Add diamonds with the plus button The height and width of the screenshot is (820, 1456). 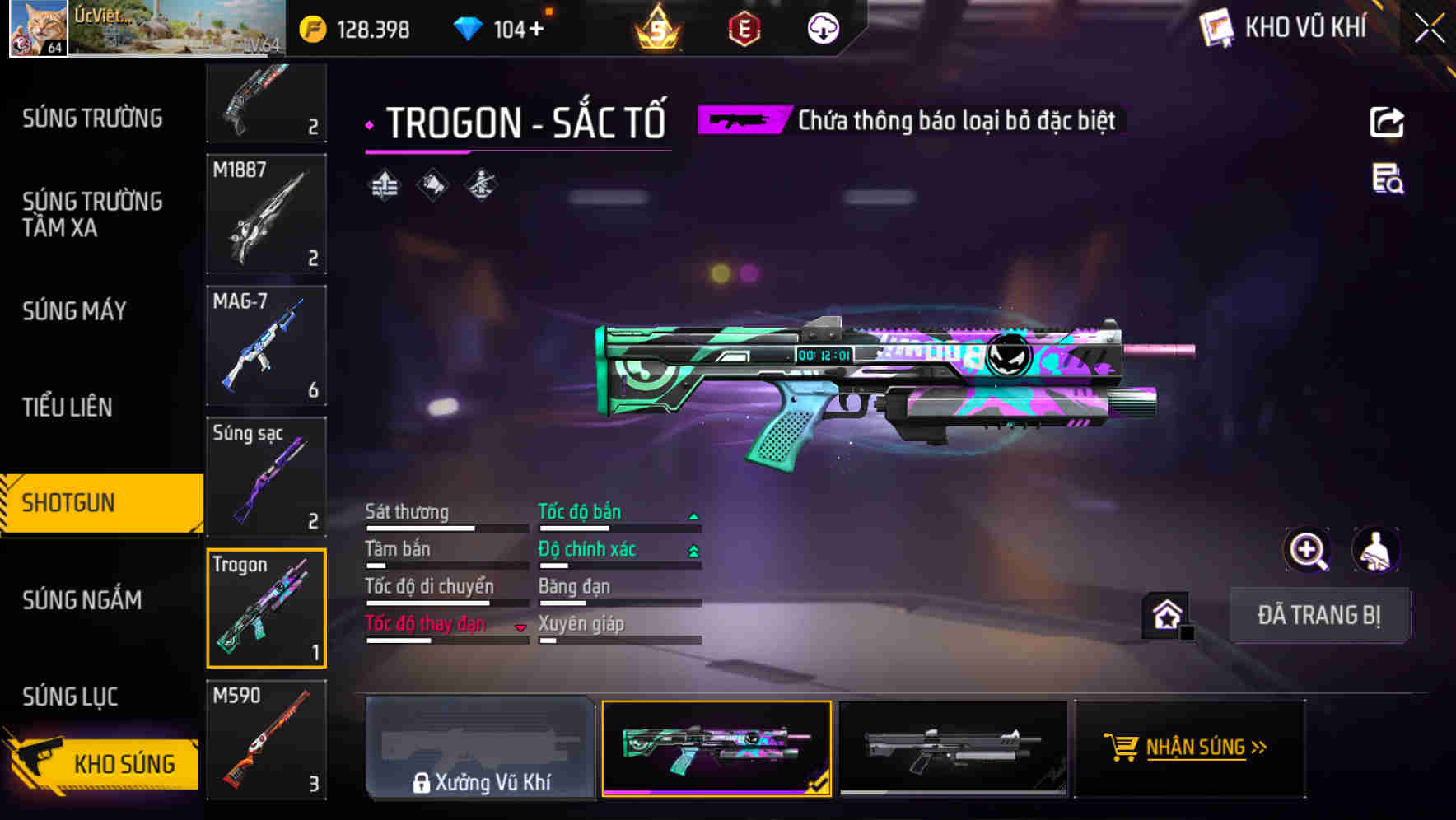(537, 29)
